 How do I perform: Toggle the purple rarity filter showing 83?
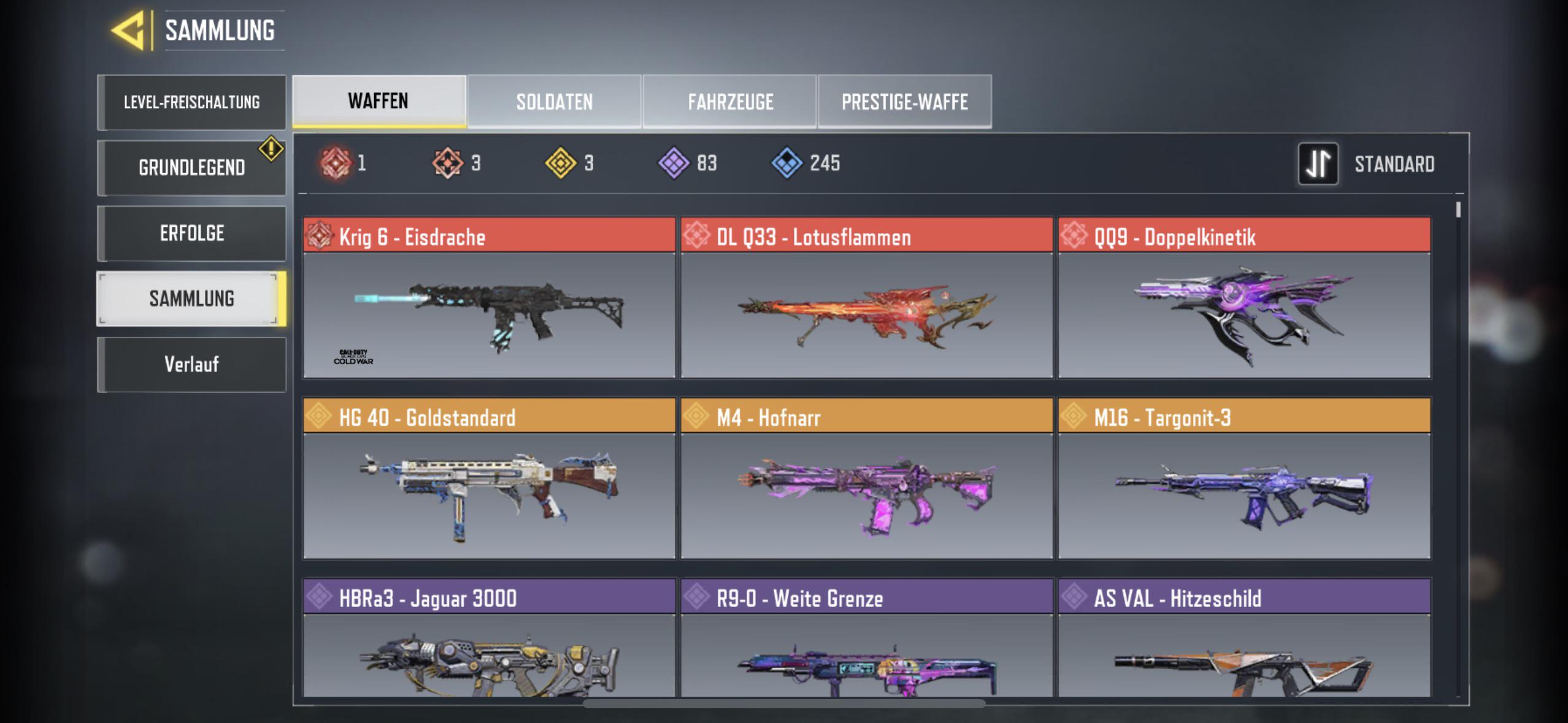[x=675, y=161]
